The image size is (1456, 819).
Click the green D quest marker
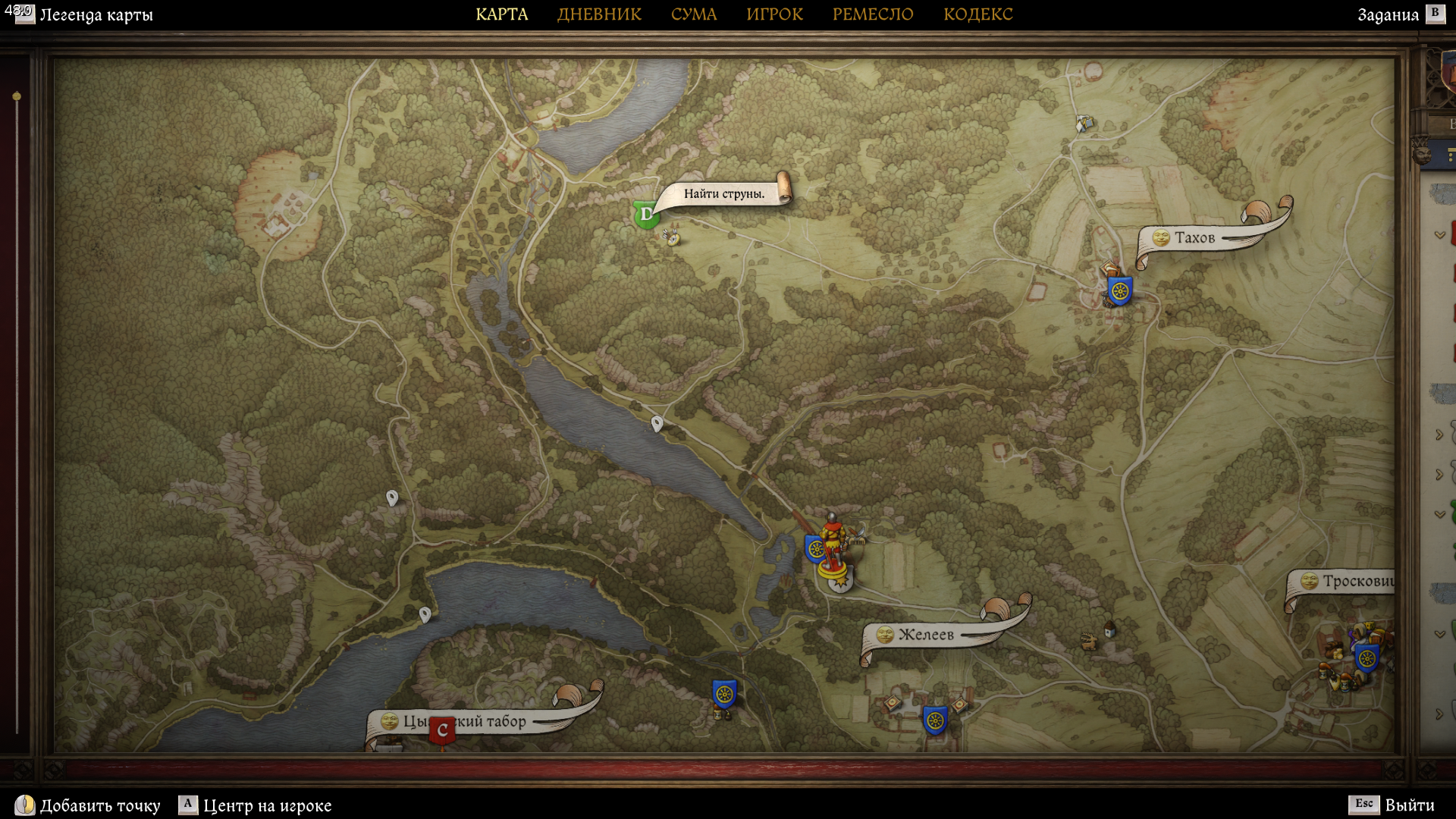point(646,215)
